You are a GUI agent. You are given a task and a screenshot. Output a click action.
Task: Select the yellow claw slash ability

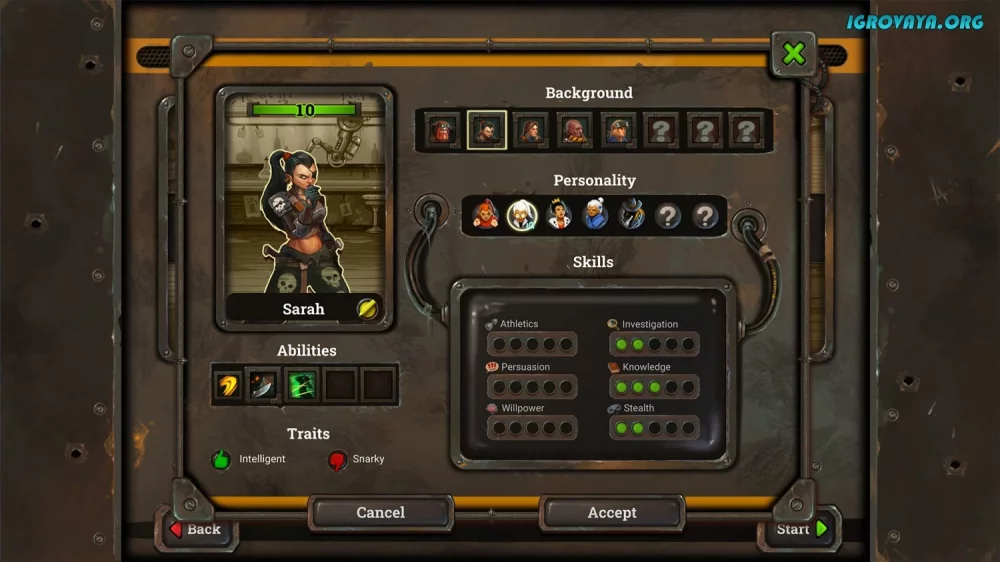(229, 385)
